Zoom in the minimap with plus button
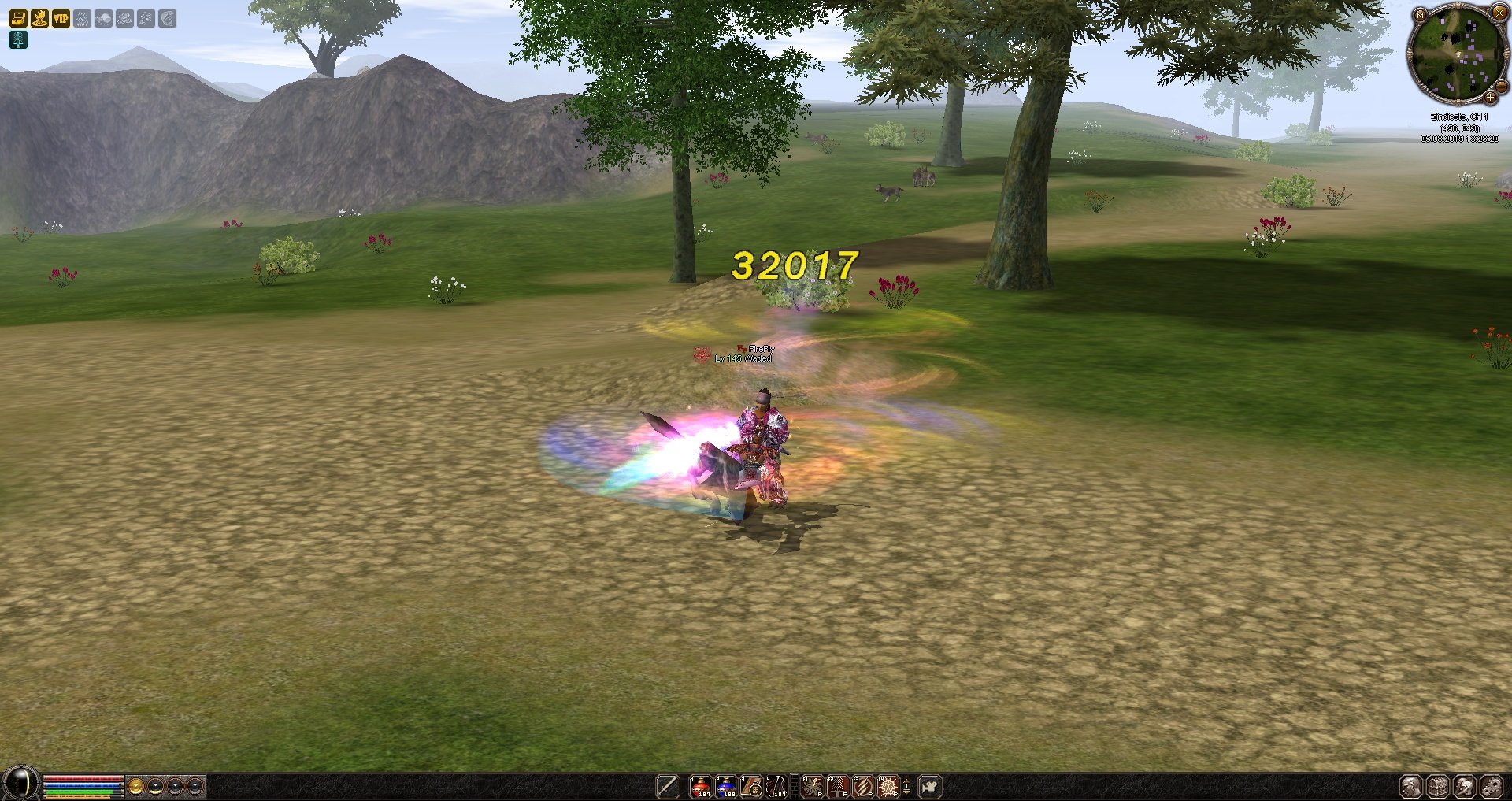 pos(1490,98)
